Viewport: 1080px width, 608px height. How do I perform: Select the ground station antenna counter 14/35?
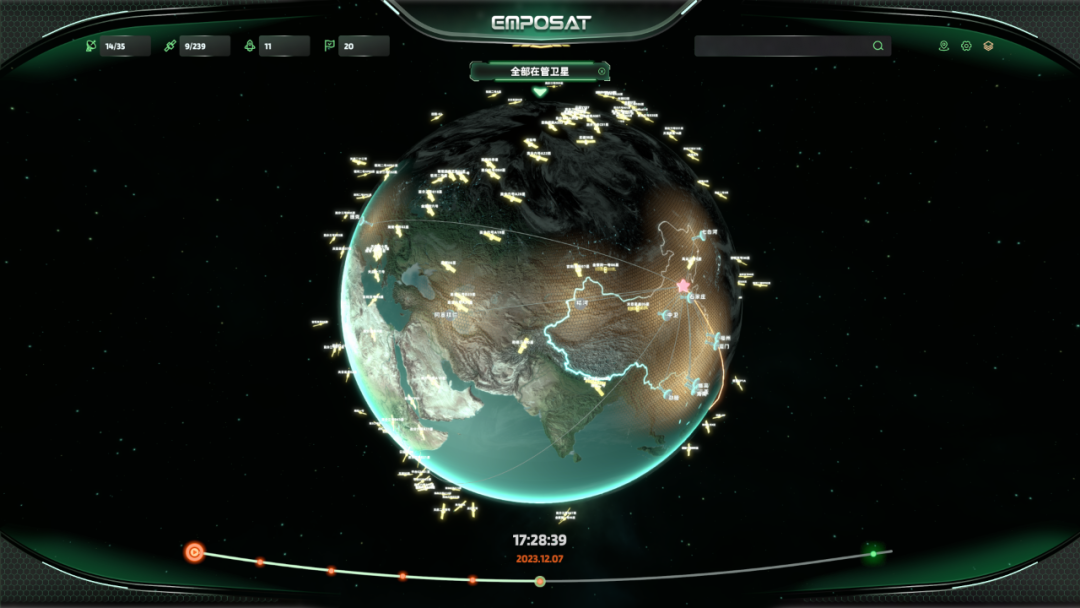coord(118,46)
